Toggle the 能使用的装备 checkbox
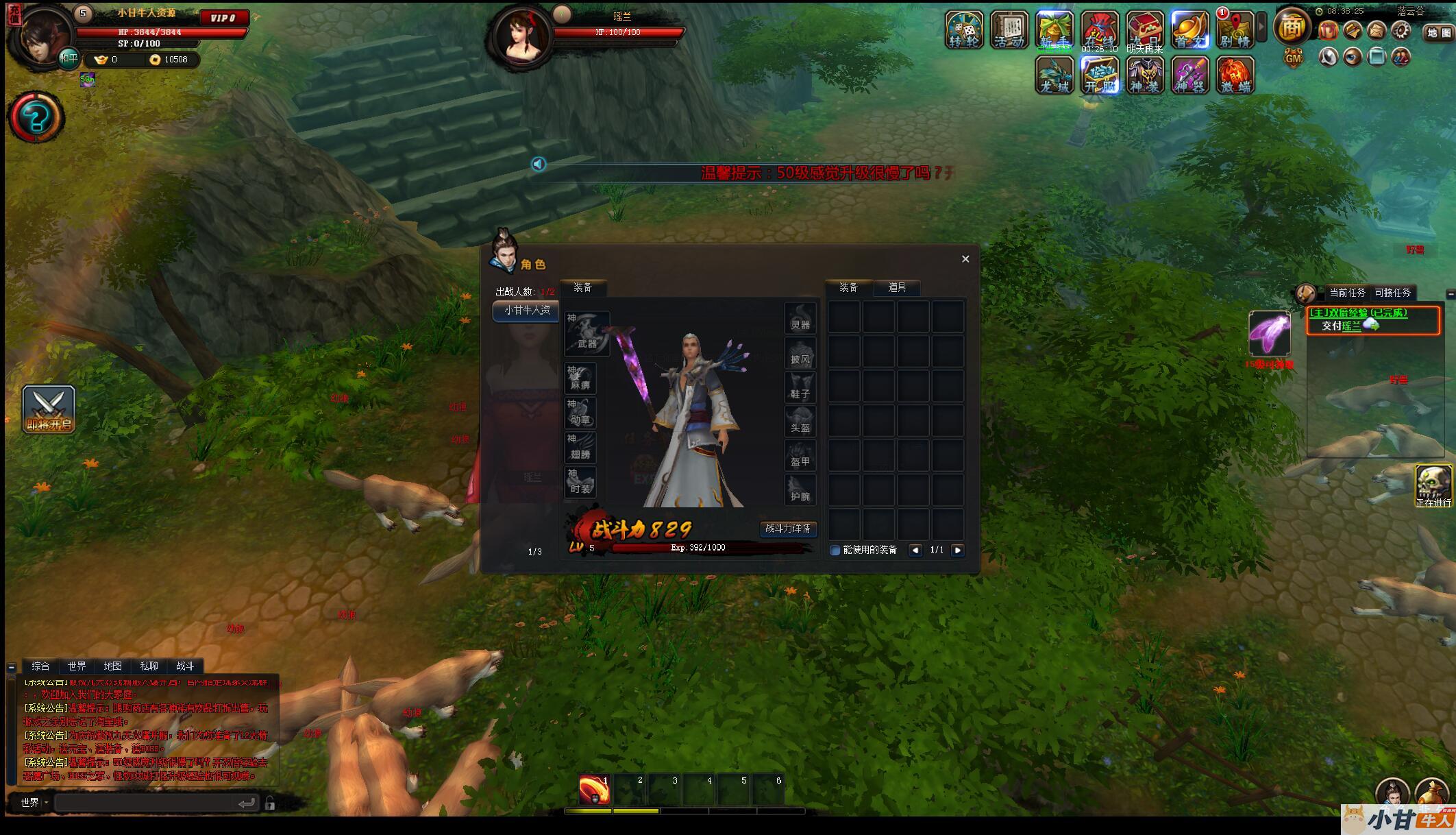Image resolution: width=1456 pixels, height=835 pixels. tap(835, 550)
